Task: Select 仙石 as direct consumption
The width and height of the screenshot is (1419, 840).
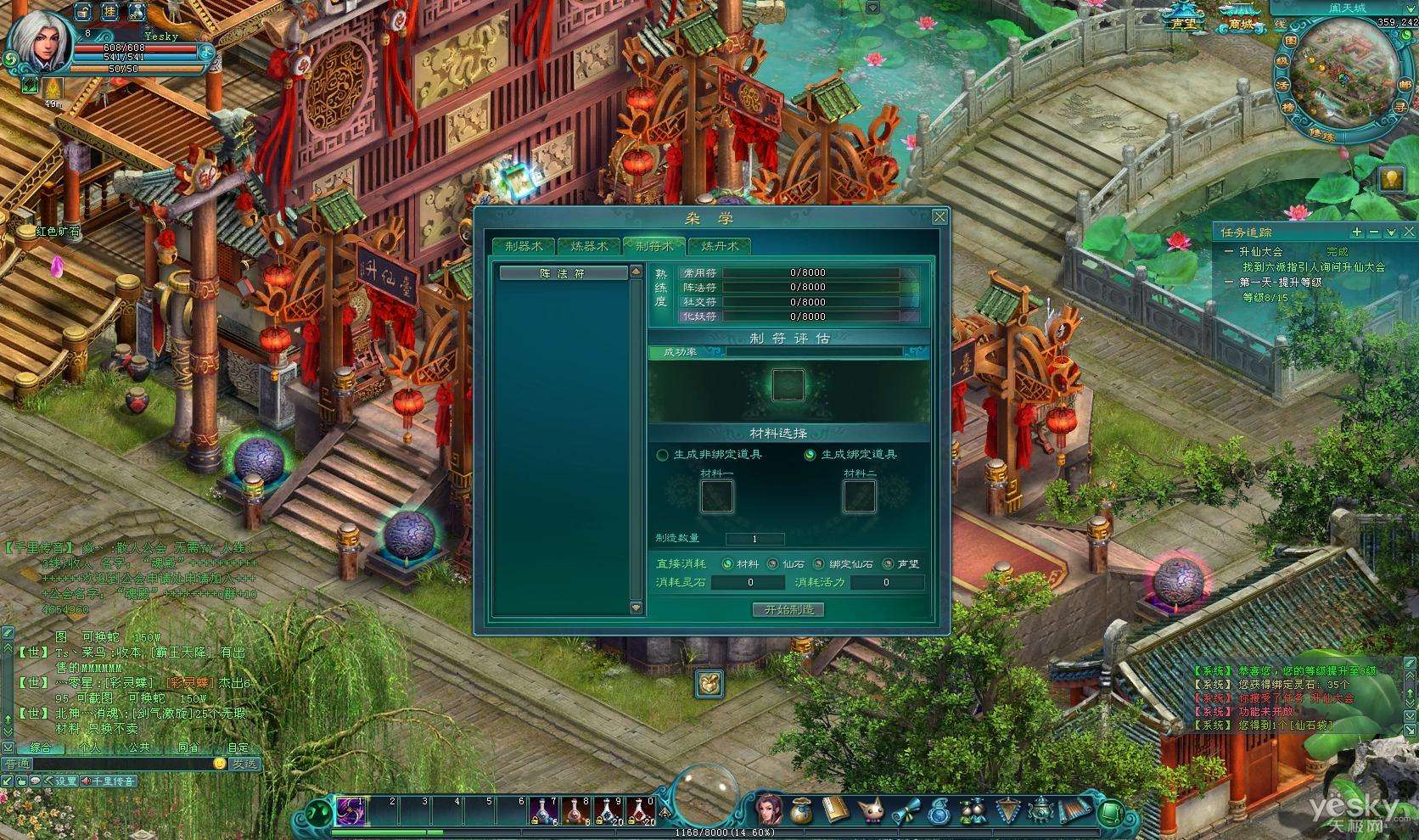Action: 772,563
